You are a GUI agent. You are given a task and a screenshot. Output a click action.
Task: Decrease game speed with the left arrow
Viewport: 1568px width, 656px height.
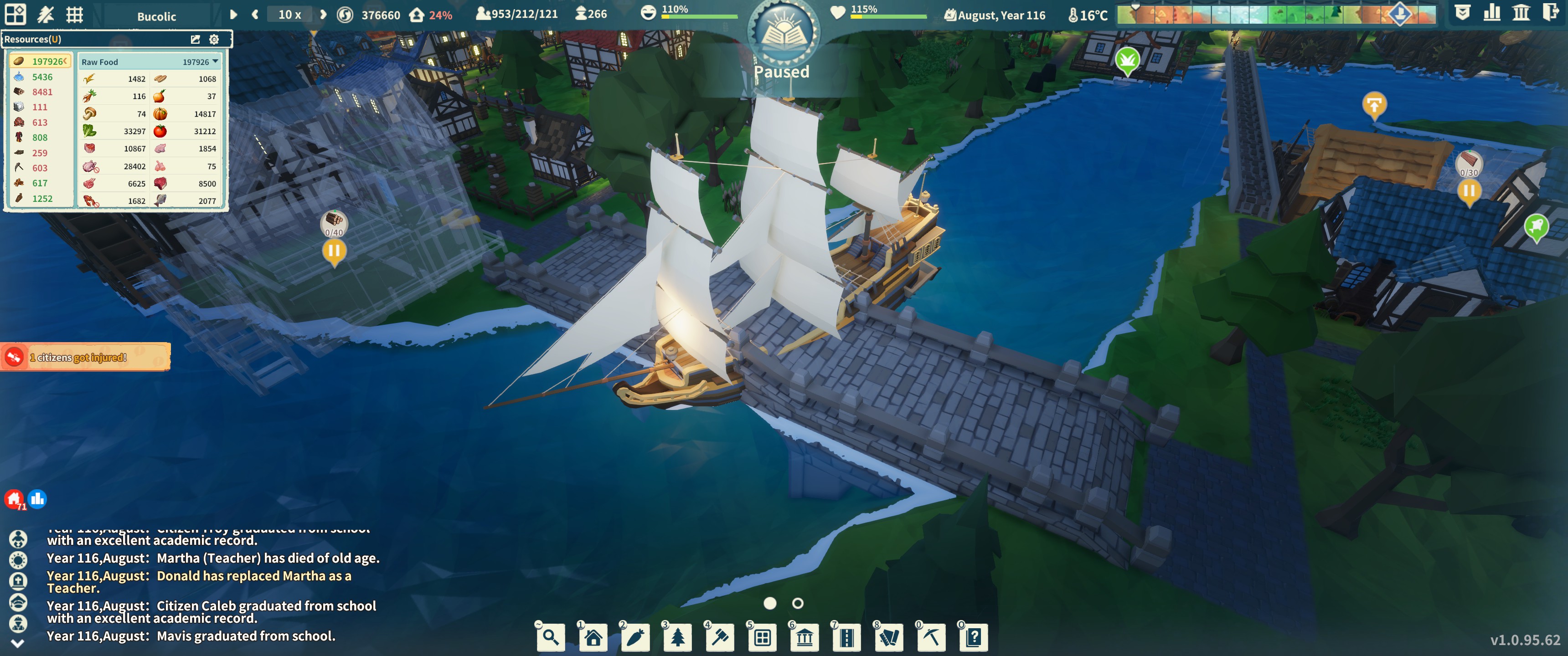(x=255, y=15)
